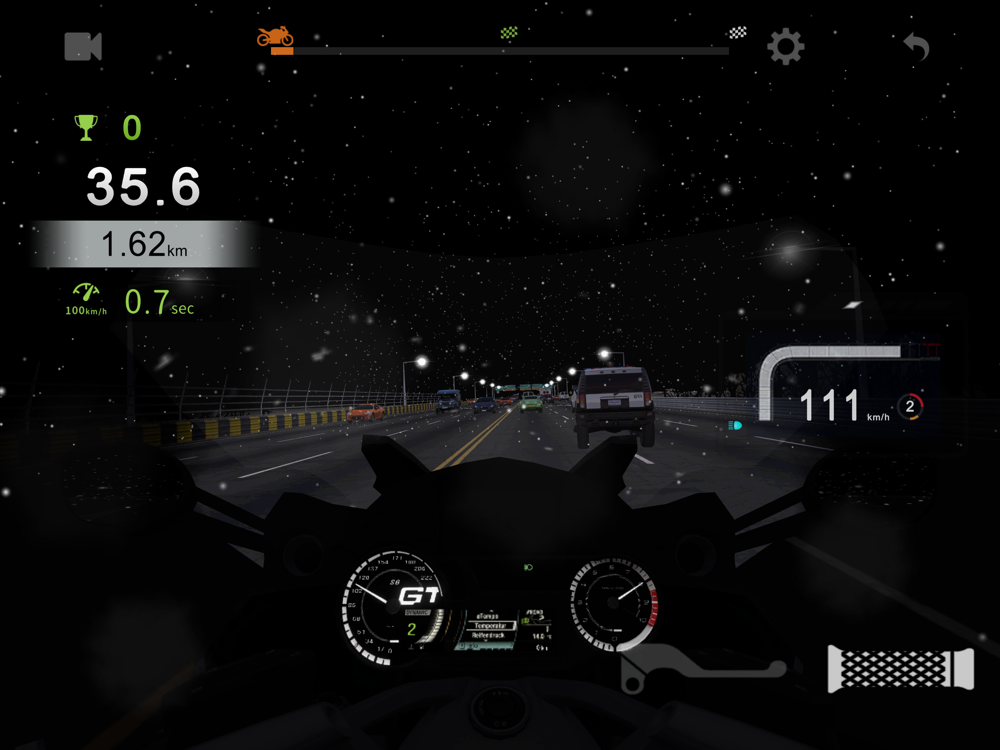
Task: Open settings via the gear icon
Action: pyautogui.click(x=785, y=47)
